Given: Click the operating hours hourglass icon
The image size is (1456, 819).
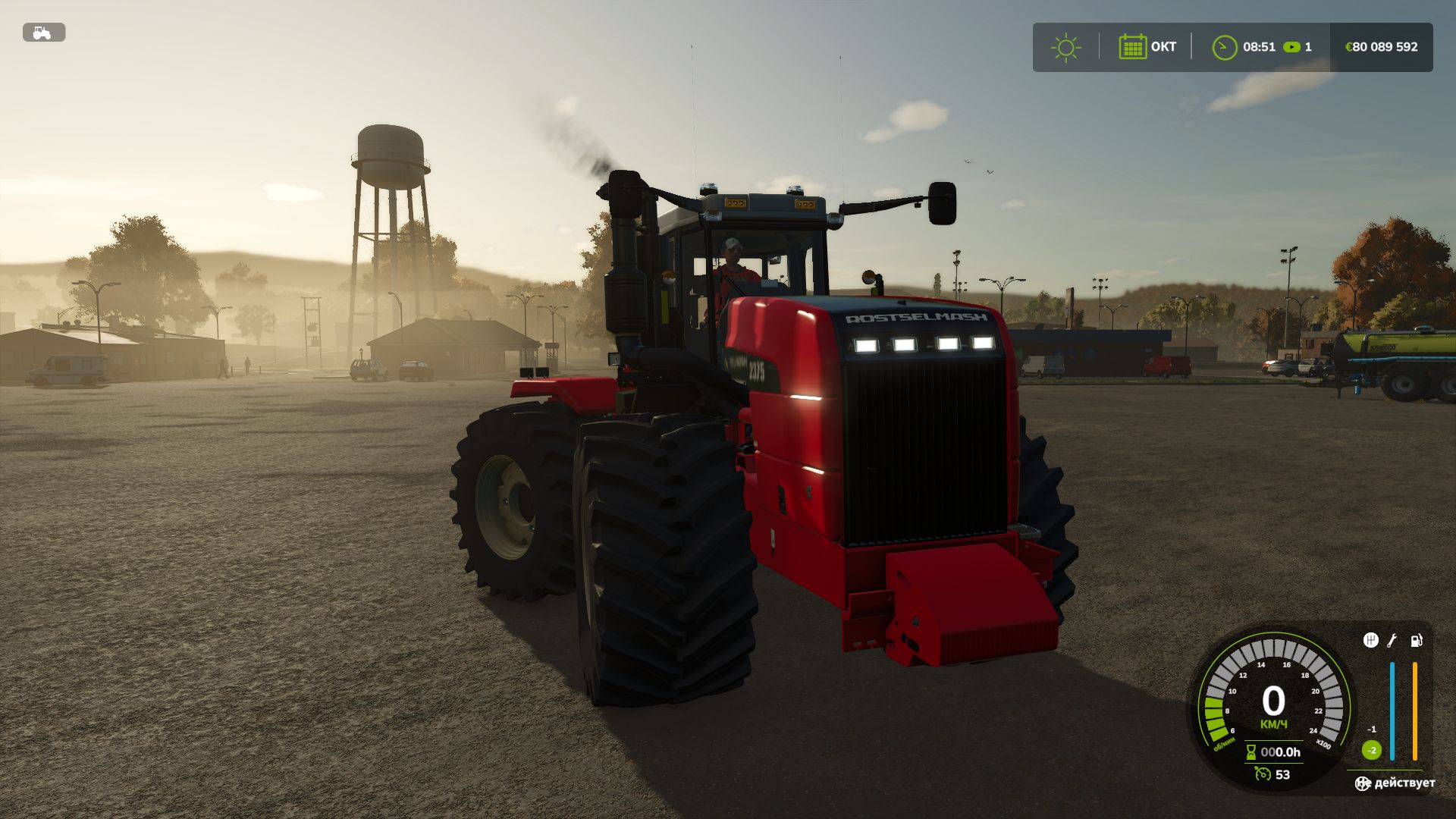Looking at the screenshot, I should (1251, 752).
